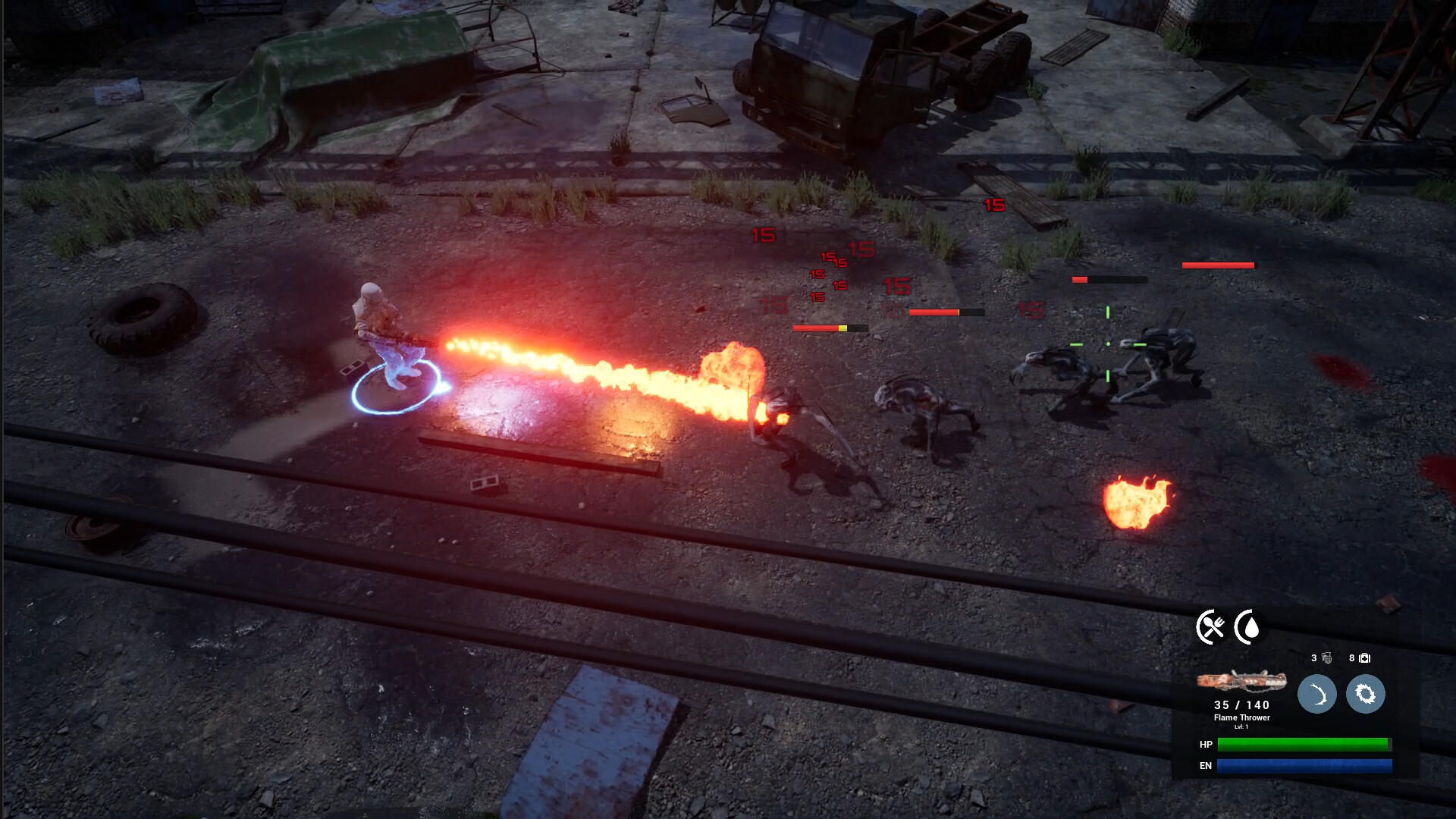Use the medkit item icon
The image size is (1456, 819).
click(1365, 658)
